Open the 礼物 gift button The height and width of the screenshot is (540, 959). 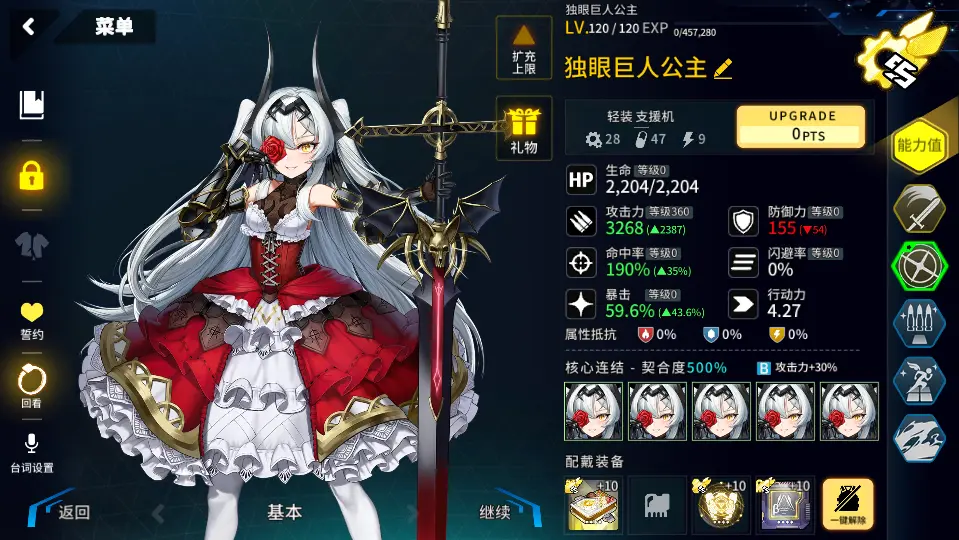point(524,129)
